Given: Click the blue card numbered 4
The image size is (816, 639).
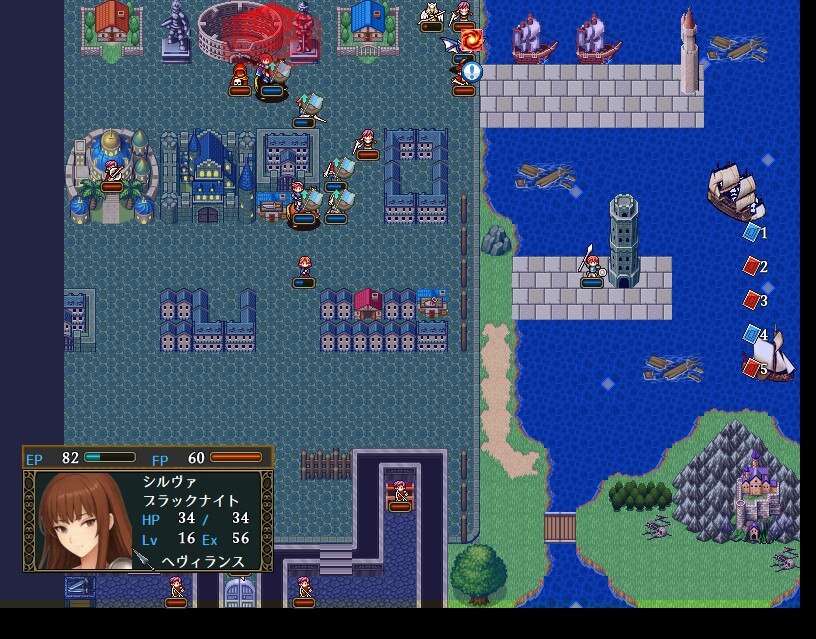Looking at the screenshot, I should click(753, 334).
